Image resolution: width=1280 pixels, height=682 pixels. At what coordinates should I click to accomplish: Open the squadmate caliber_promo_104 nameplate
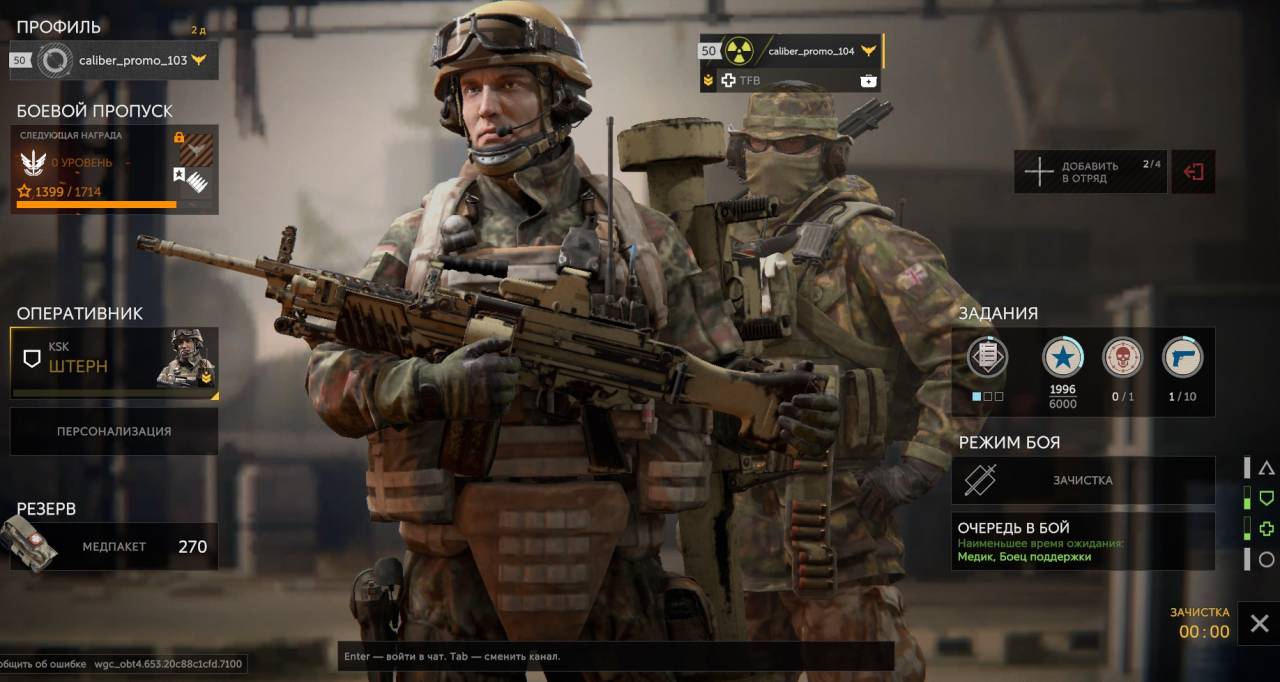click(791, 51)
